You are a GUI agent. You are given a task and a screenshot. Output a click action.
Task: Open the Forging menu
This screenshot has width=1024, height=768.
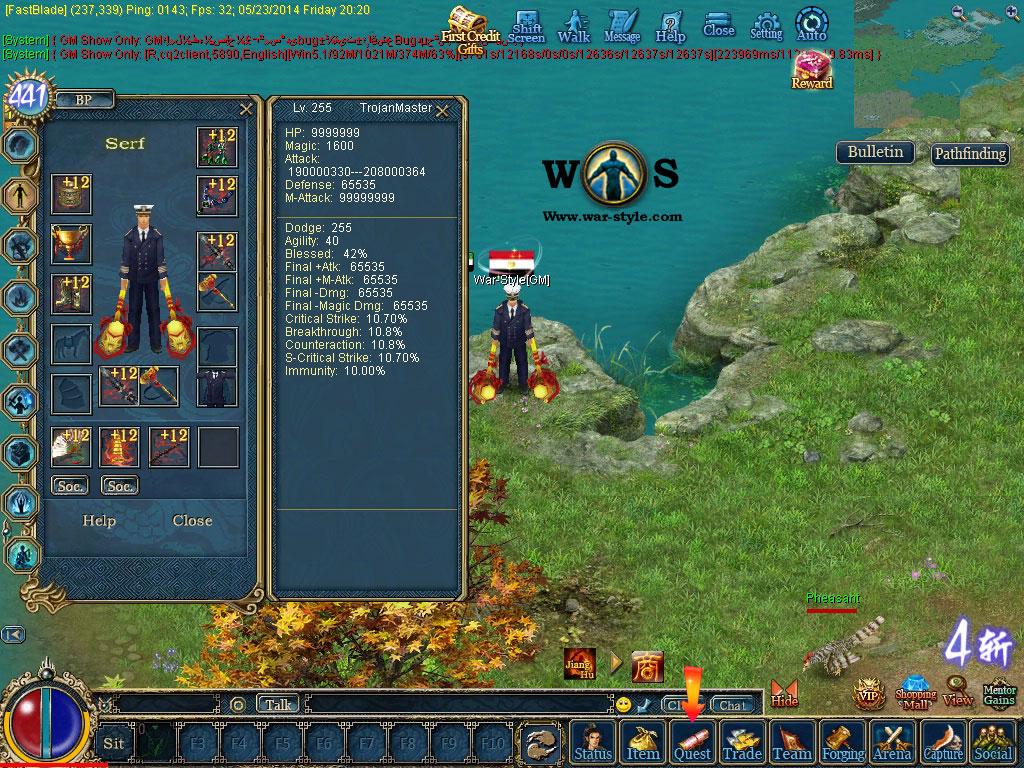tap(843, 743)
